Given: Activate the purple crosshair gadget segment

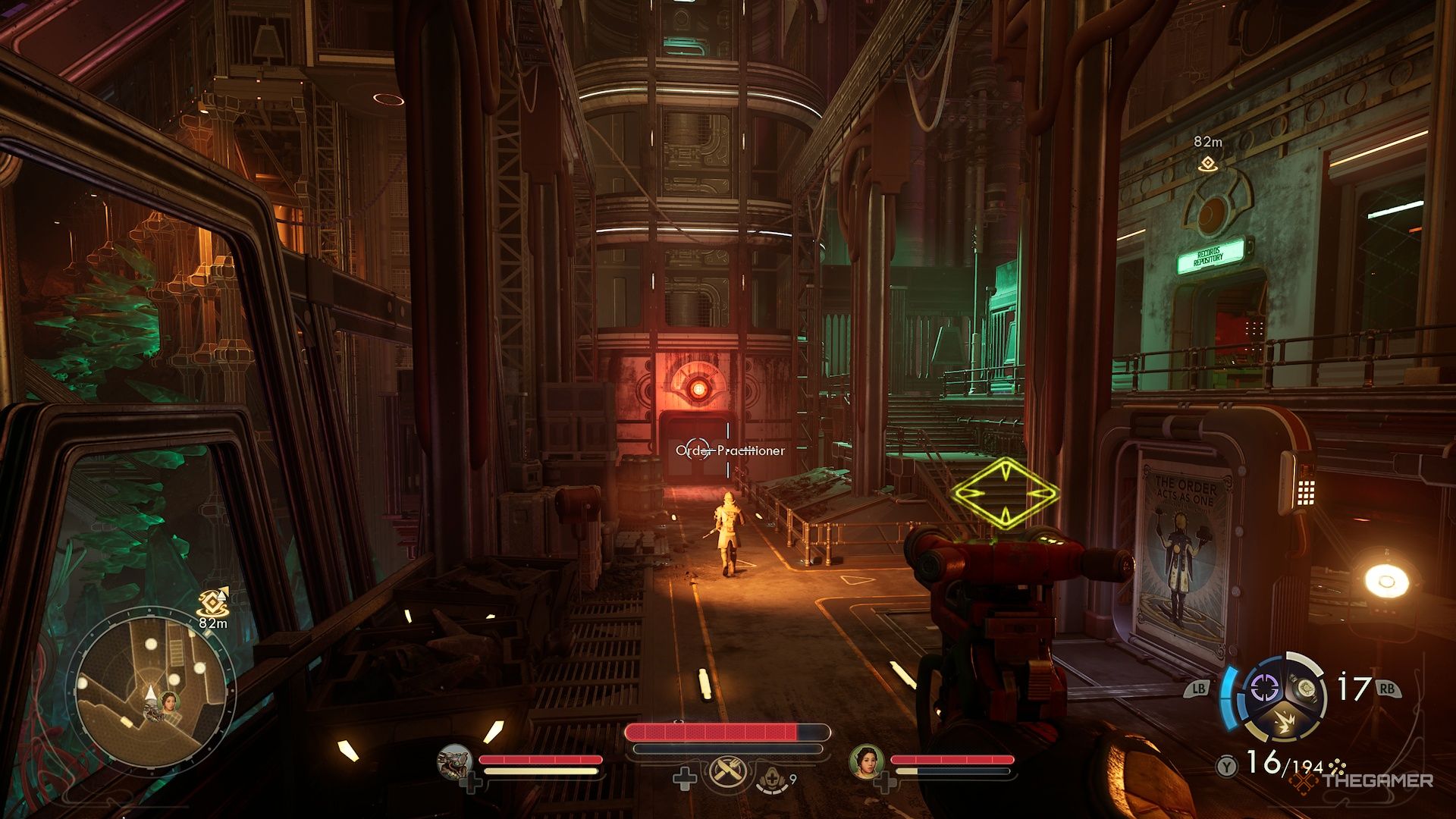Looking at the screenshot, I should click(1264, 689).
